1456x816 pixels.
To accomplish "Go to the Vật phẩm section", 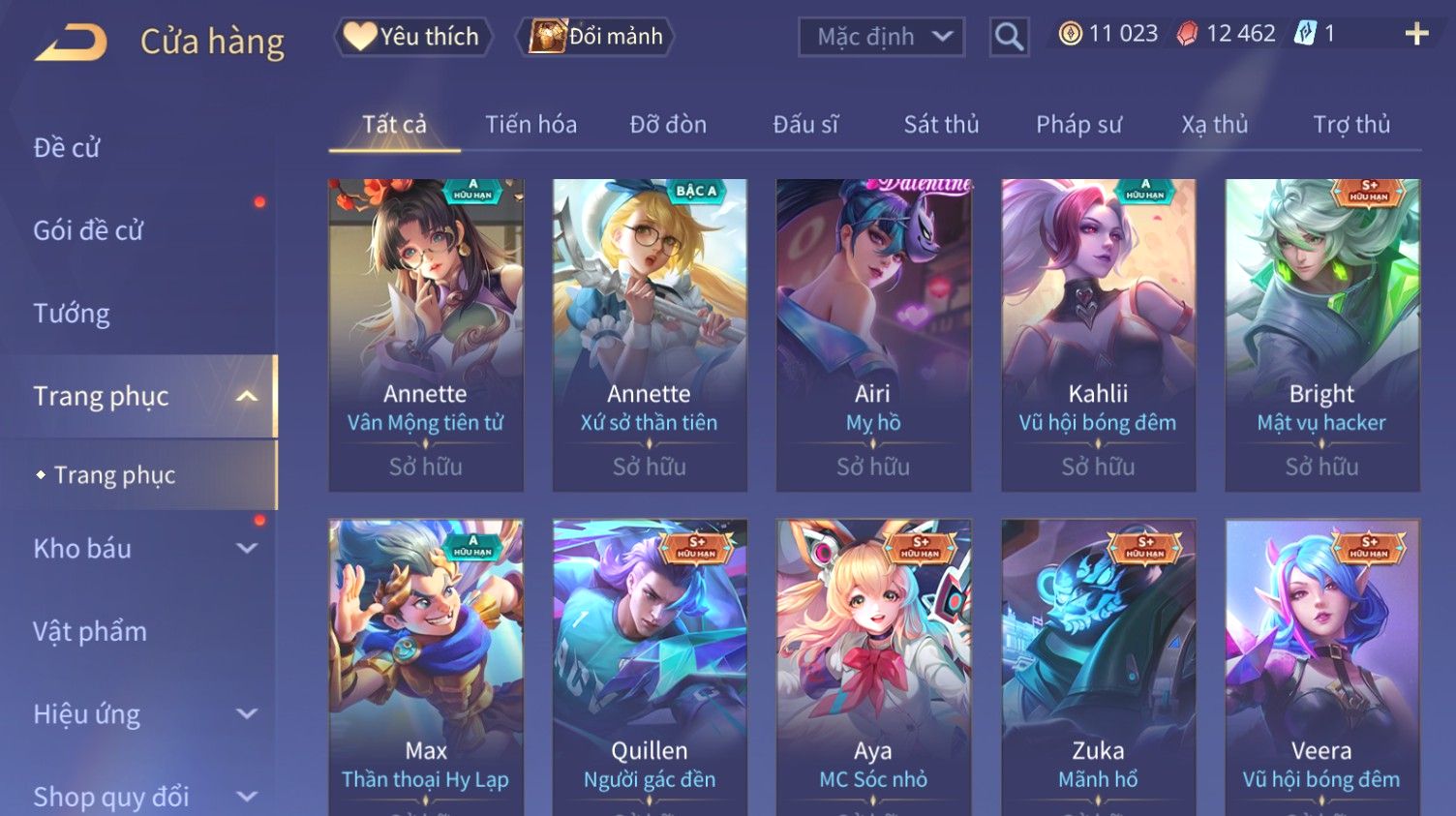I will pyautogui.click(x=90, y=632).
